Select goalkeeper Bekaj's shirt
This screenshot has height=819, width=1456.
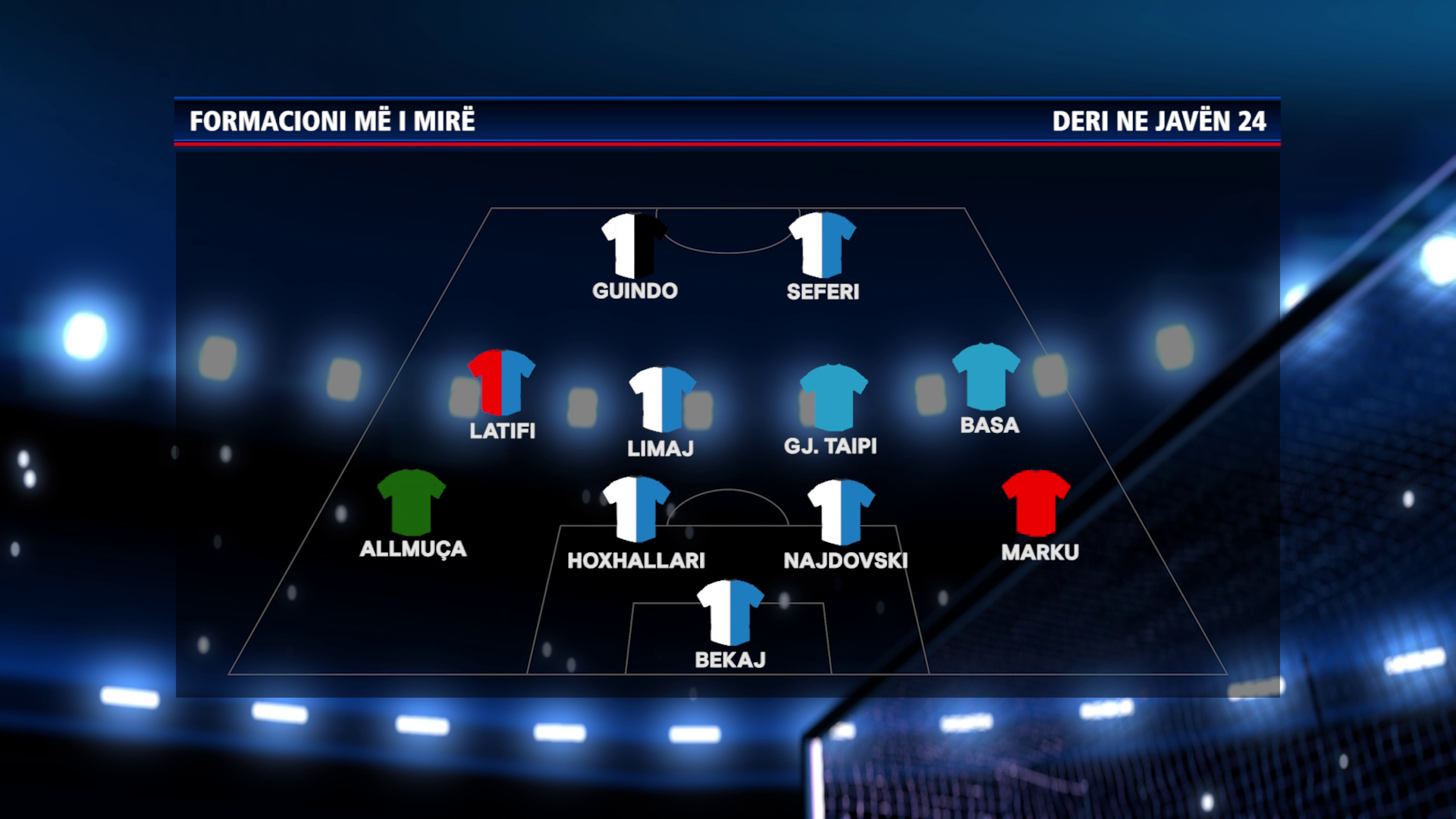(x=730, y=613)
